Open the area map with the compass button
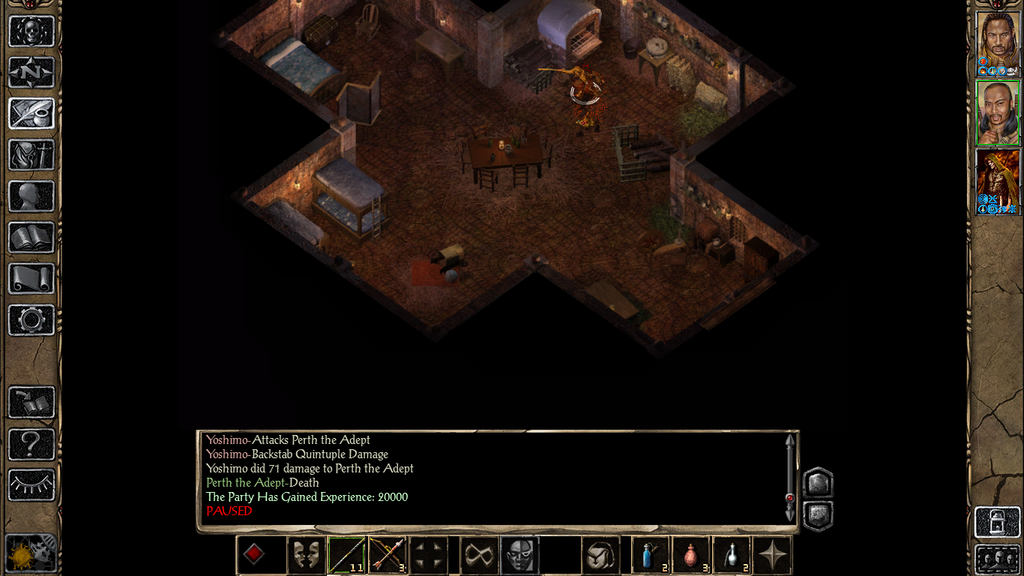Screen dimensions: 1024x576 (31, 72)
